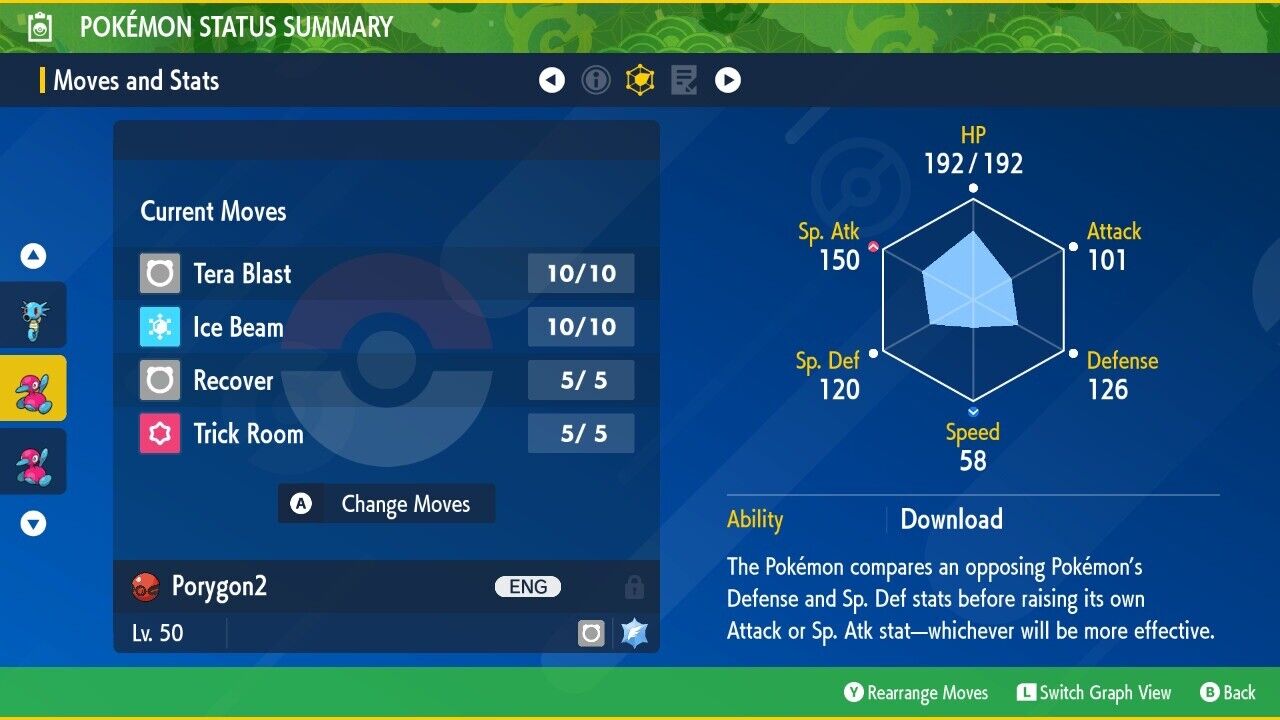Select the Tera Blast move row

(386, 273)
